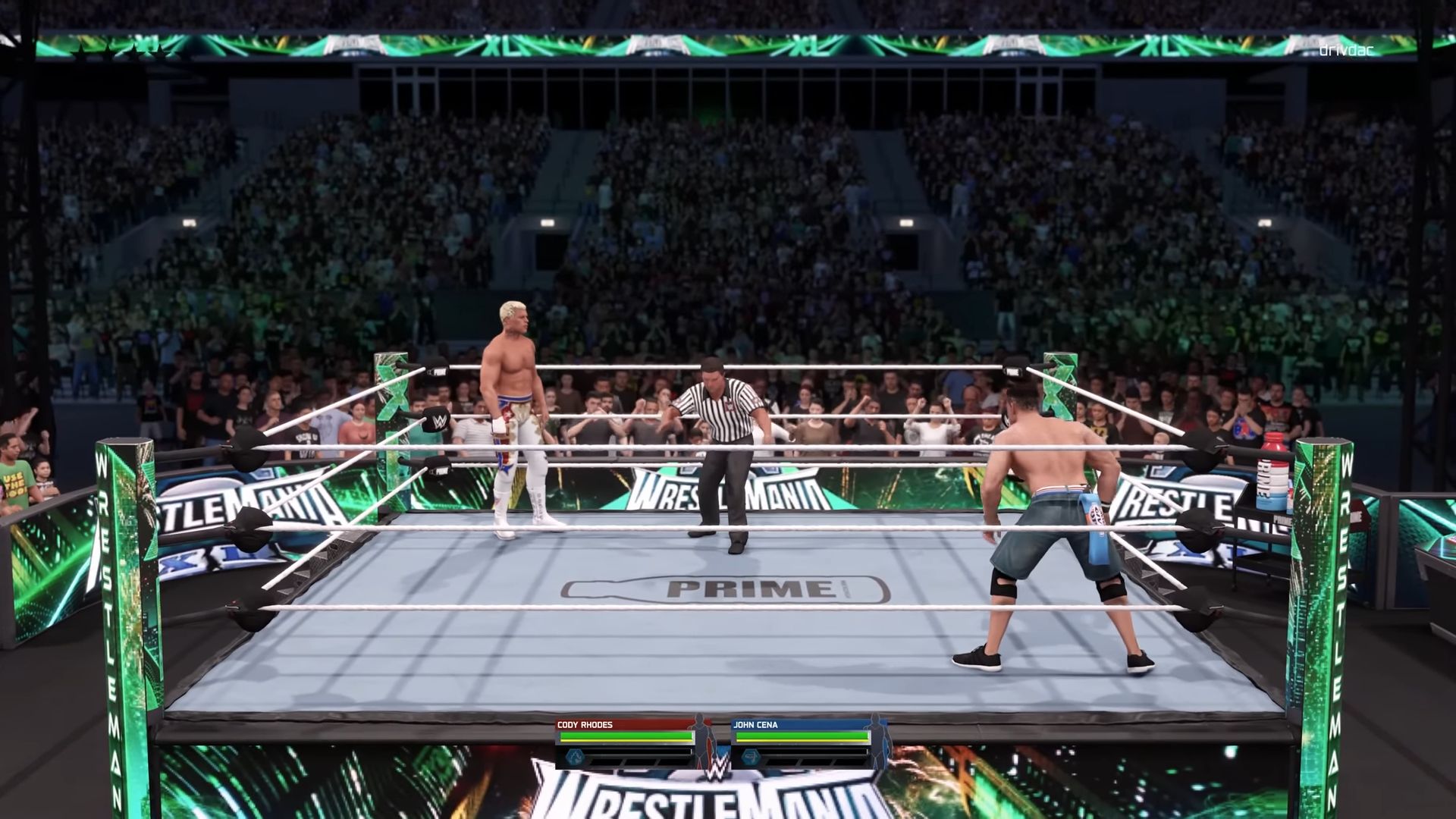Click John Cena's body damage silhouette

[877, 738]
